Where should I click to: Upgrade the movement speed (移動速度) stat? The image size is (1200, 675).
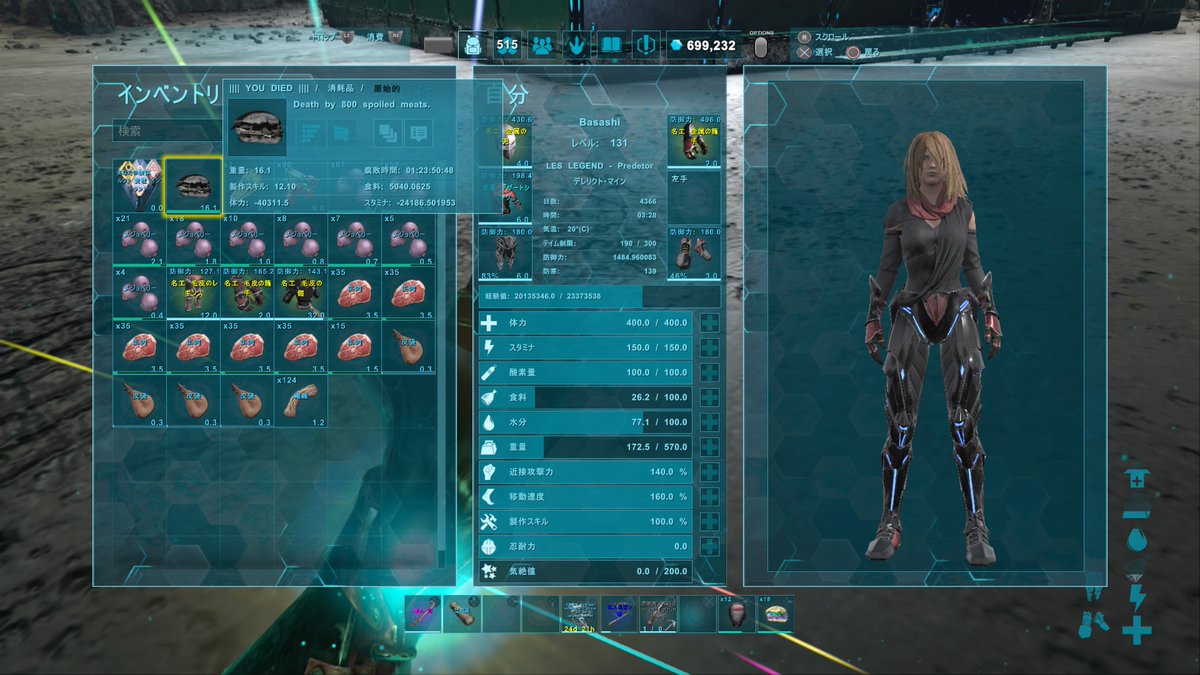click(709, 497)
